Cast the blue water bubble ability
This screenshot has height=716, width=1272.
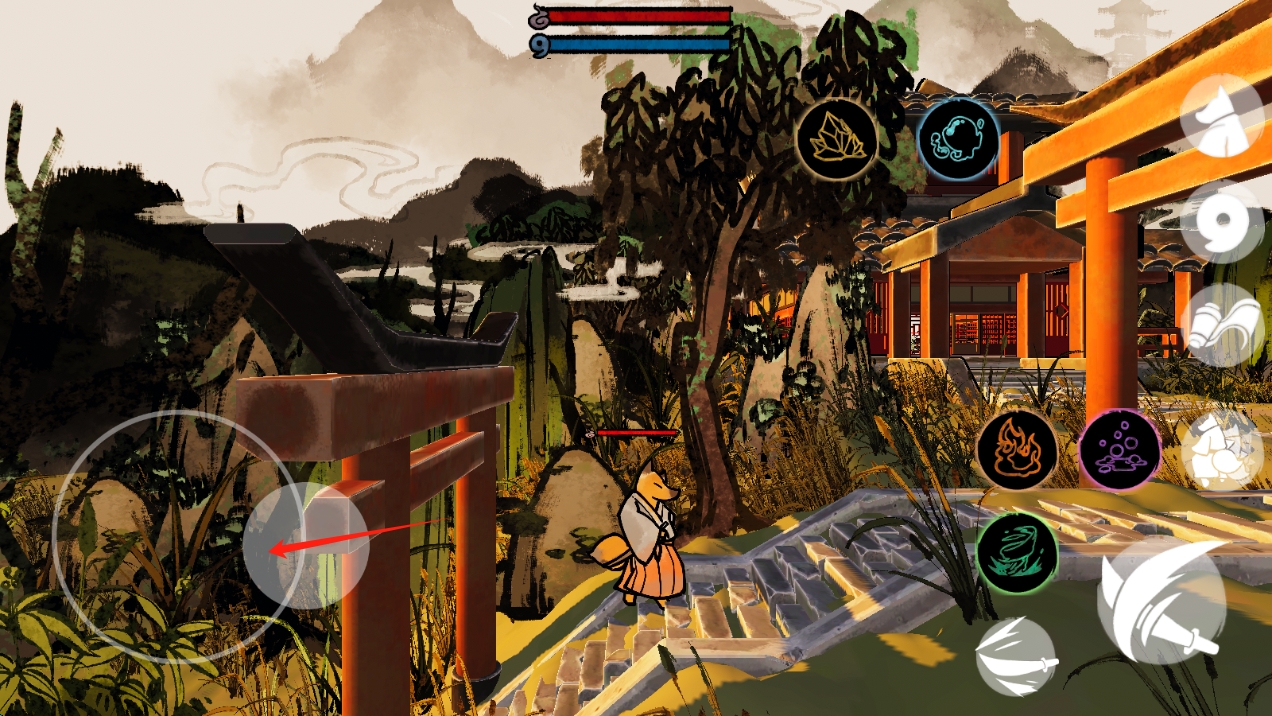pos(959,139)
